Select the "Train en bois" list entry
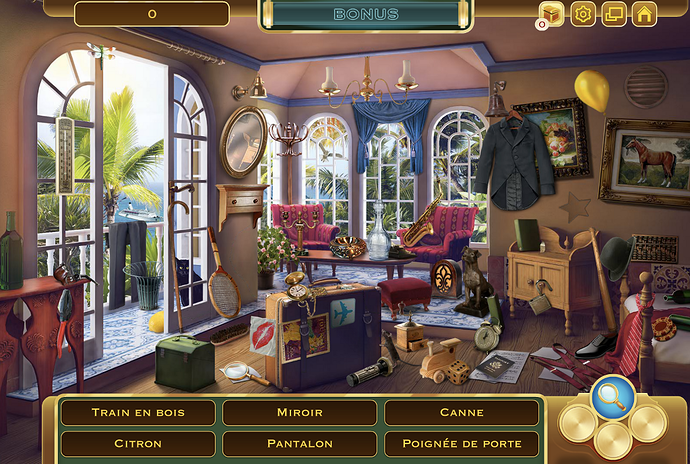The width and height of the screenshot is (690, 464). click(138, 412)
